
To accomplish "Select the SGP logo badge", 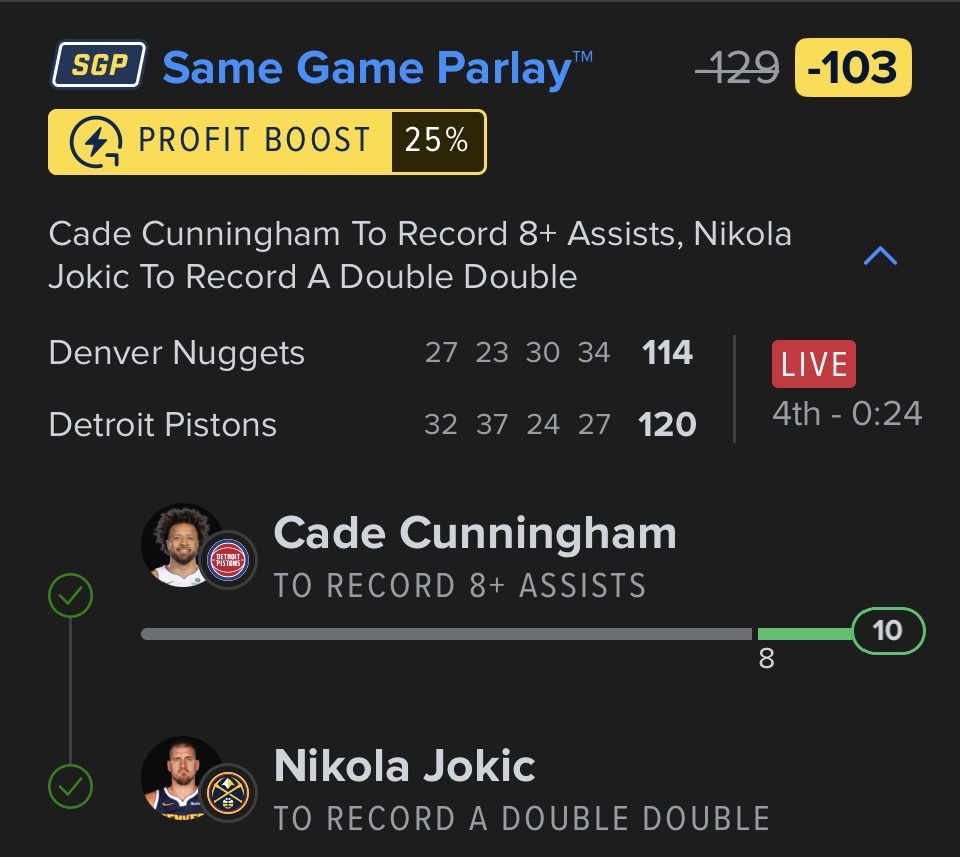I will point(98,66).
